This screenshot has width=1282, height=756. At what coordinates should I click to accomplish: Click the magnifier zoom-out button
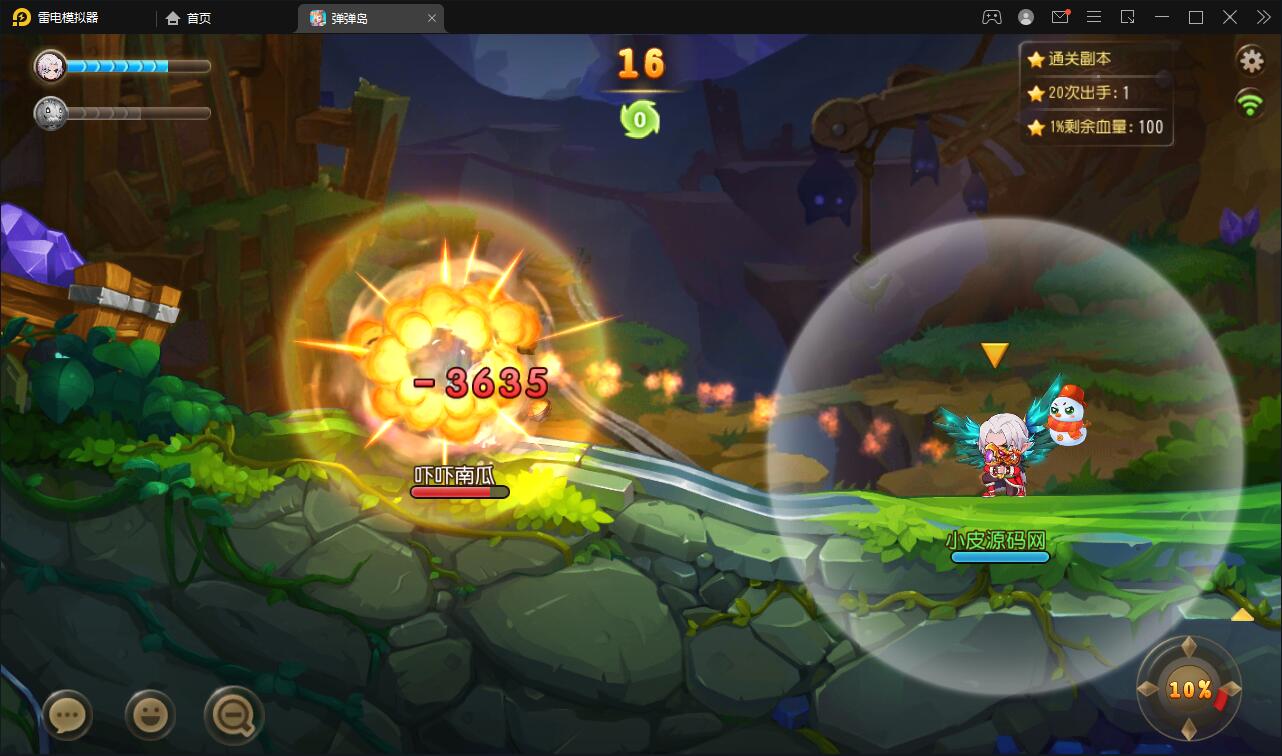[233, 715]
